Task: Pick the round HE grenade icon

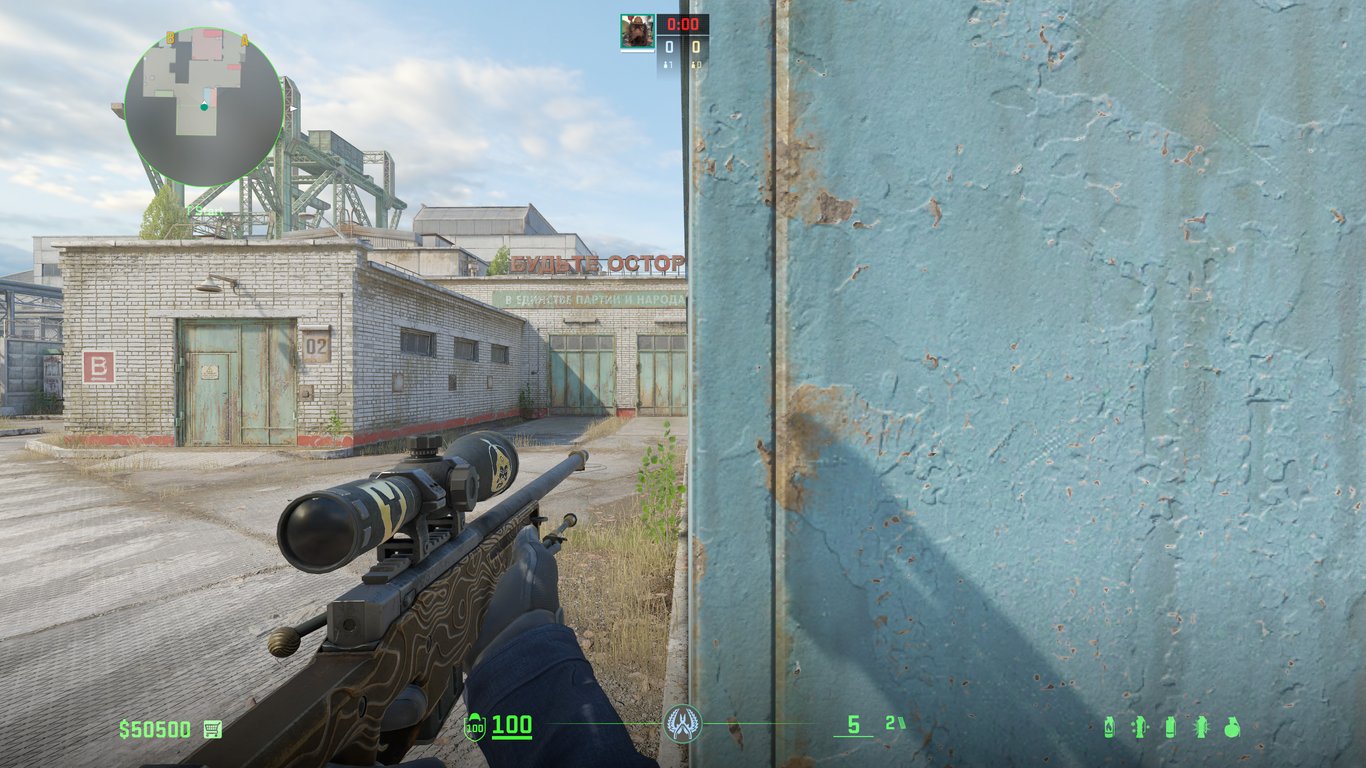Action: coord(1232,727)
